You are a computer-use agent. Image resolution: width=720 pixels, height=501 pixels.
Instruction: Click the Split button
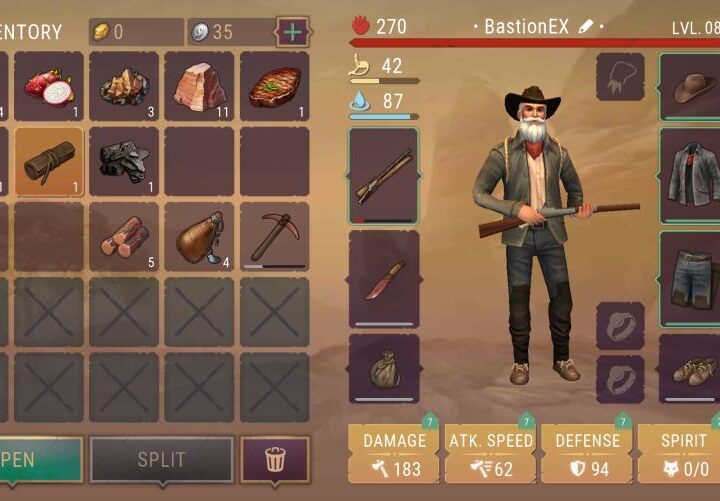(161, 460)
